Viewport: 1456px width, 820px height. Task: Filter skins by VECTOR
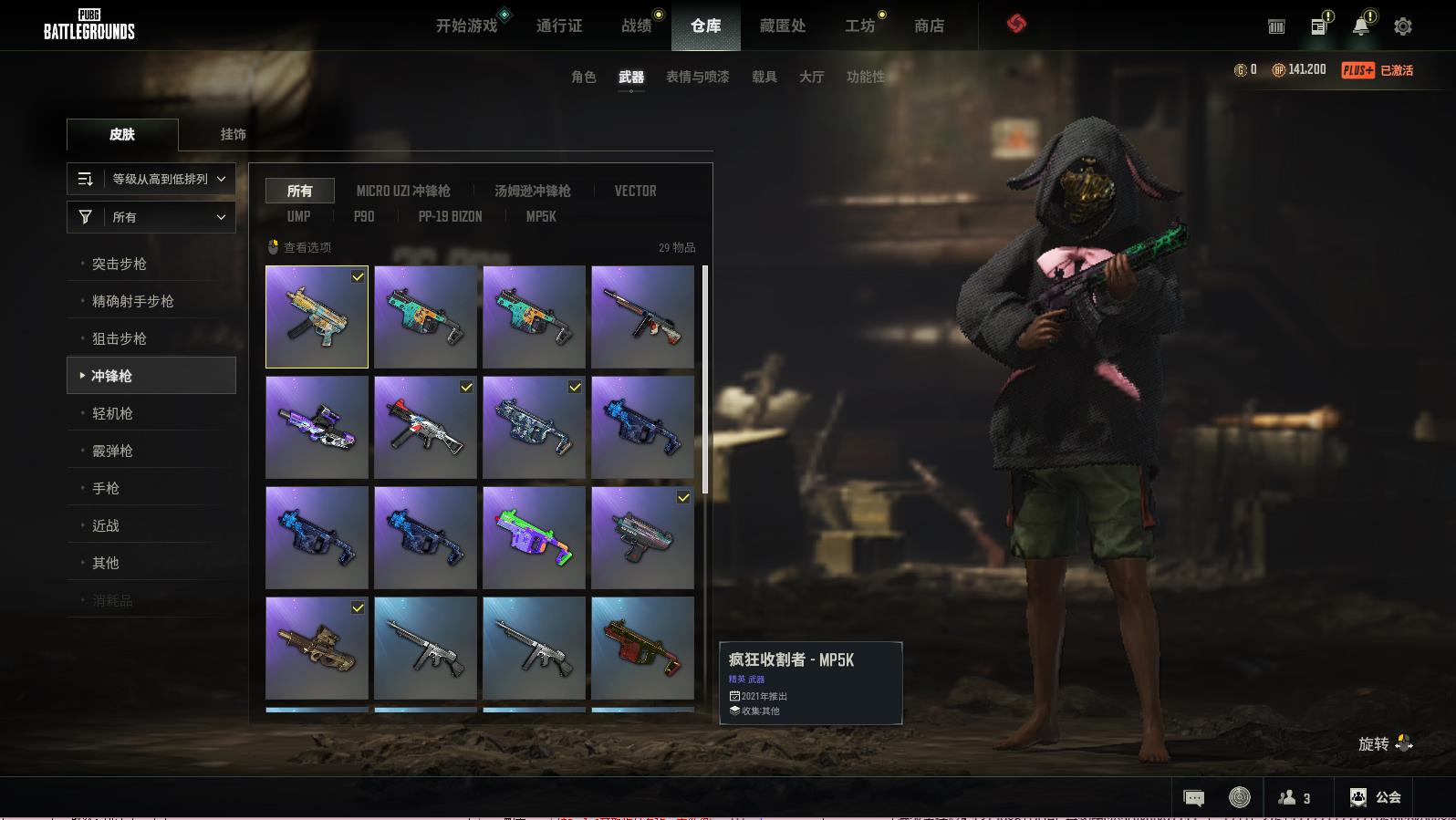pyautogui.click(x=635, y=191)
